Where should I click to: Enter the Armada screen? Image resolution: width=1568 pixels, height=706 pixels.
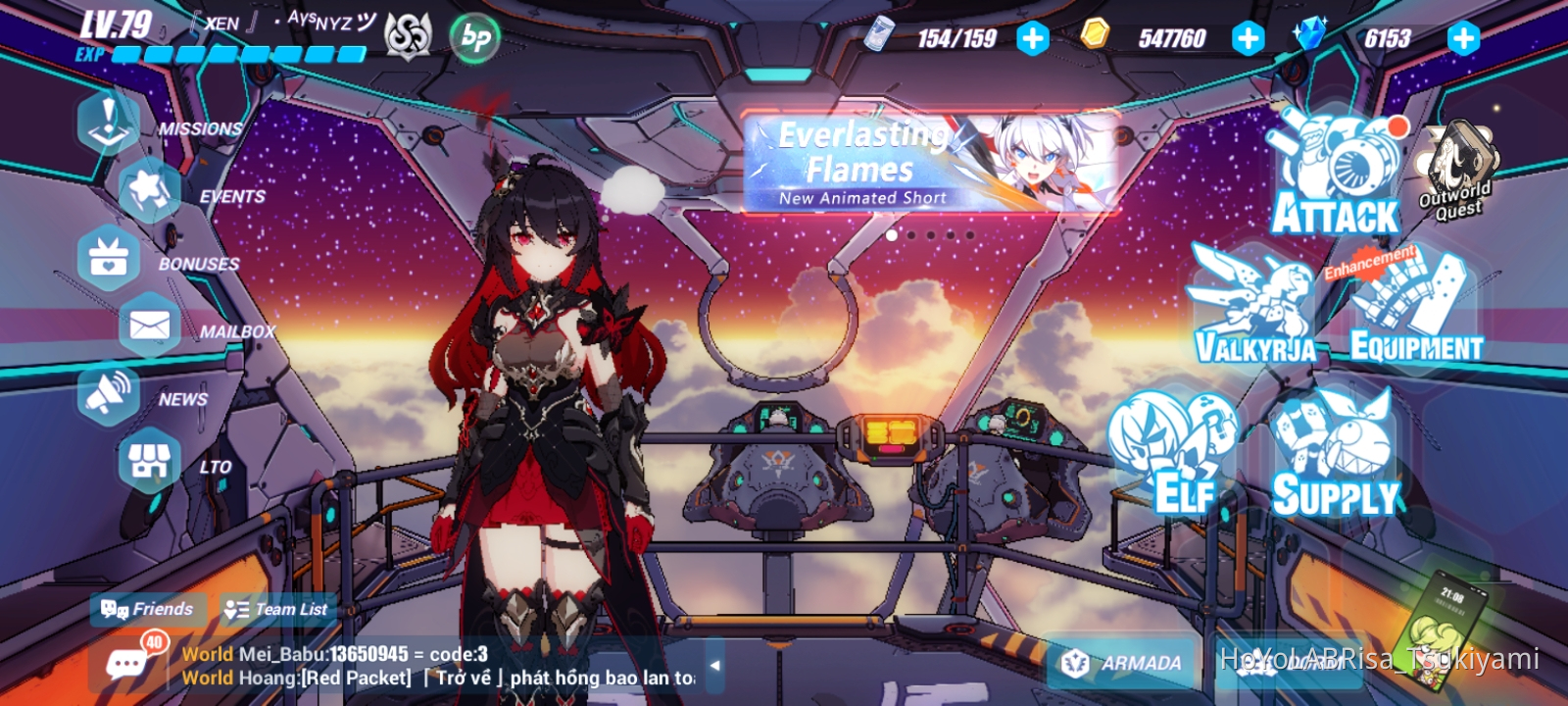coord(1120,663)
